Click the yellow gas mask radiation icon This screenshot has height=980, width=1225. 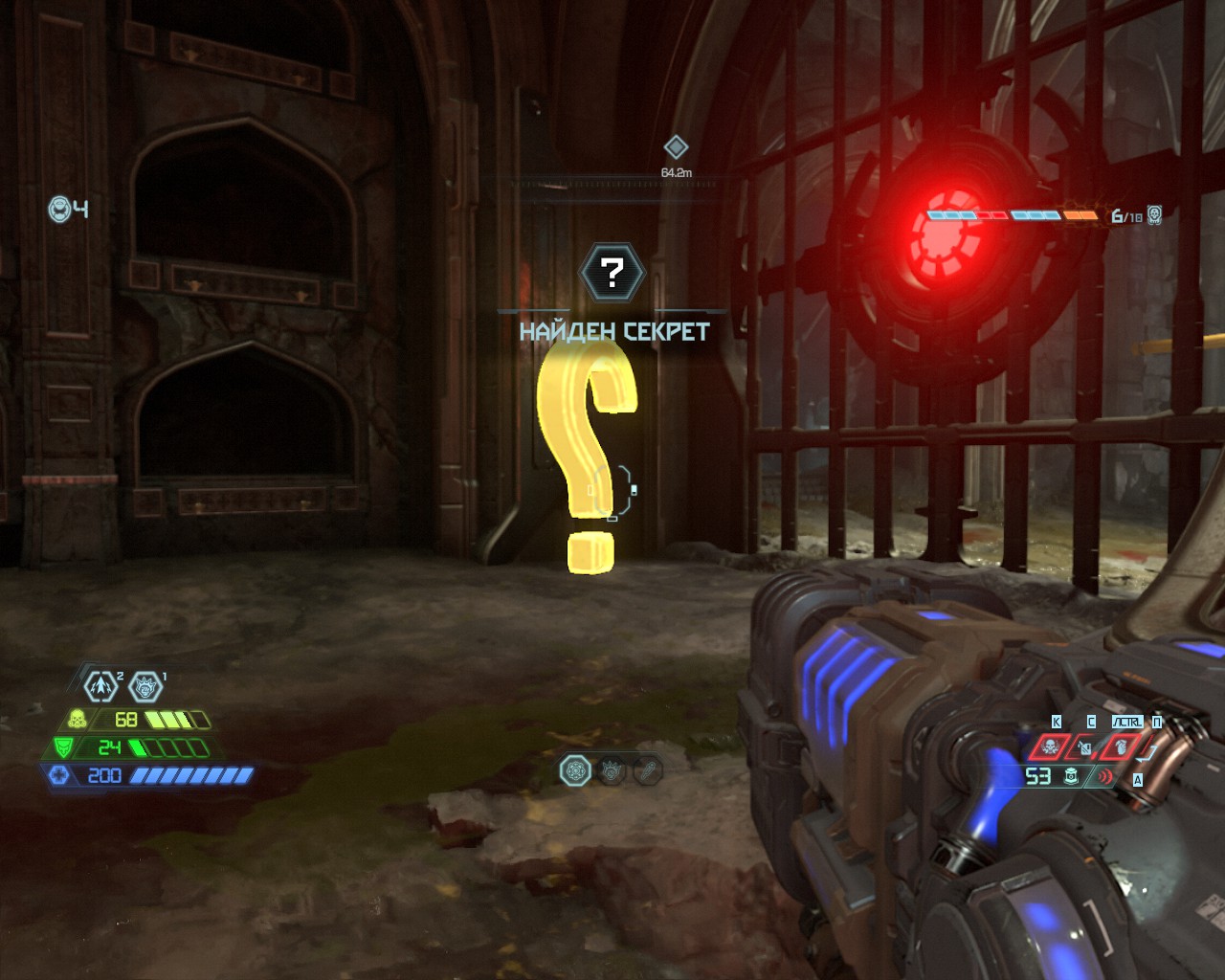point(77,719)
